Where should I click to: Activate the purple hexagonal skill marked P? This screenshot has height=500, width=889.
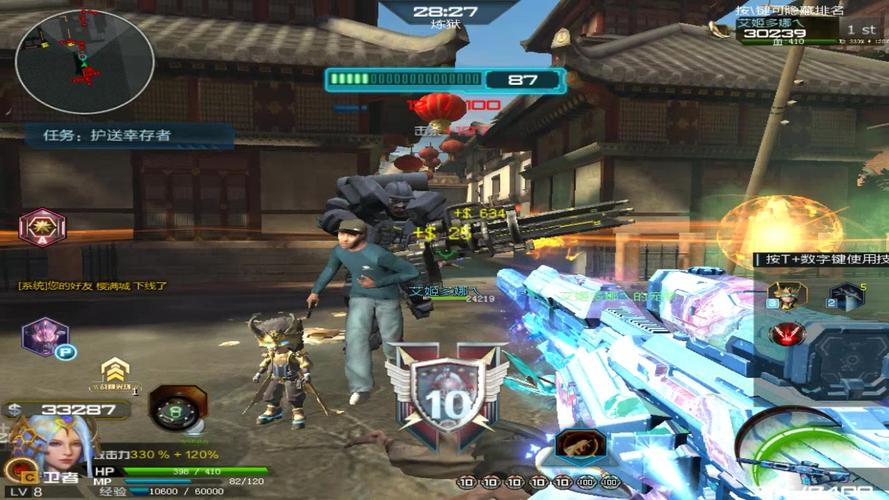pos(45,338)
